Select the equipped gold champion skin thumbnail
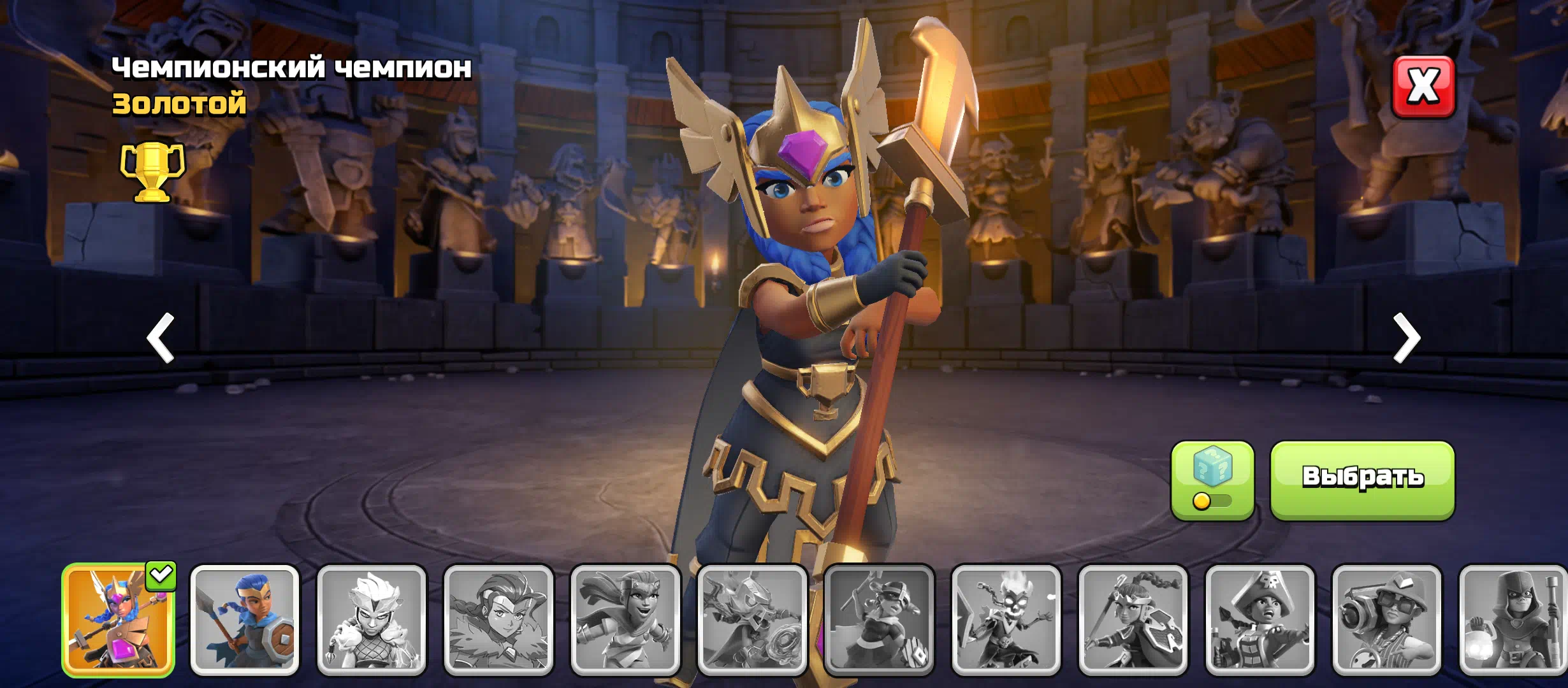The height and width of the screenshot is (688, 1568). [119, 620]
